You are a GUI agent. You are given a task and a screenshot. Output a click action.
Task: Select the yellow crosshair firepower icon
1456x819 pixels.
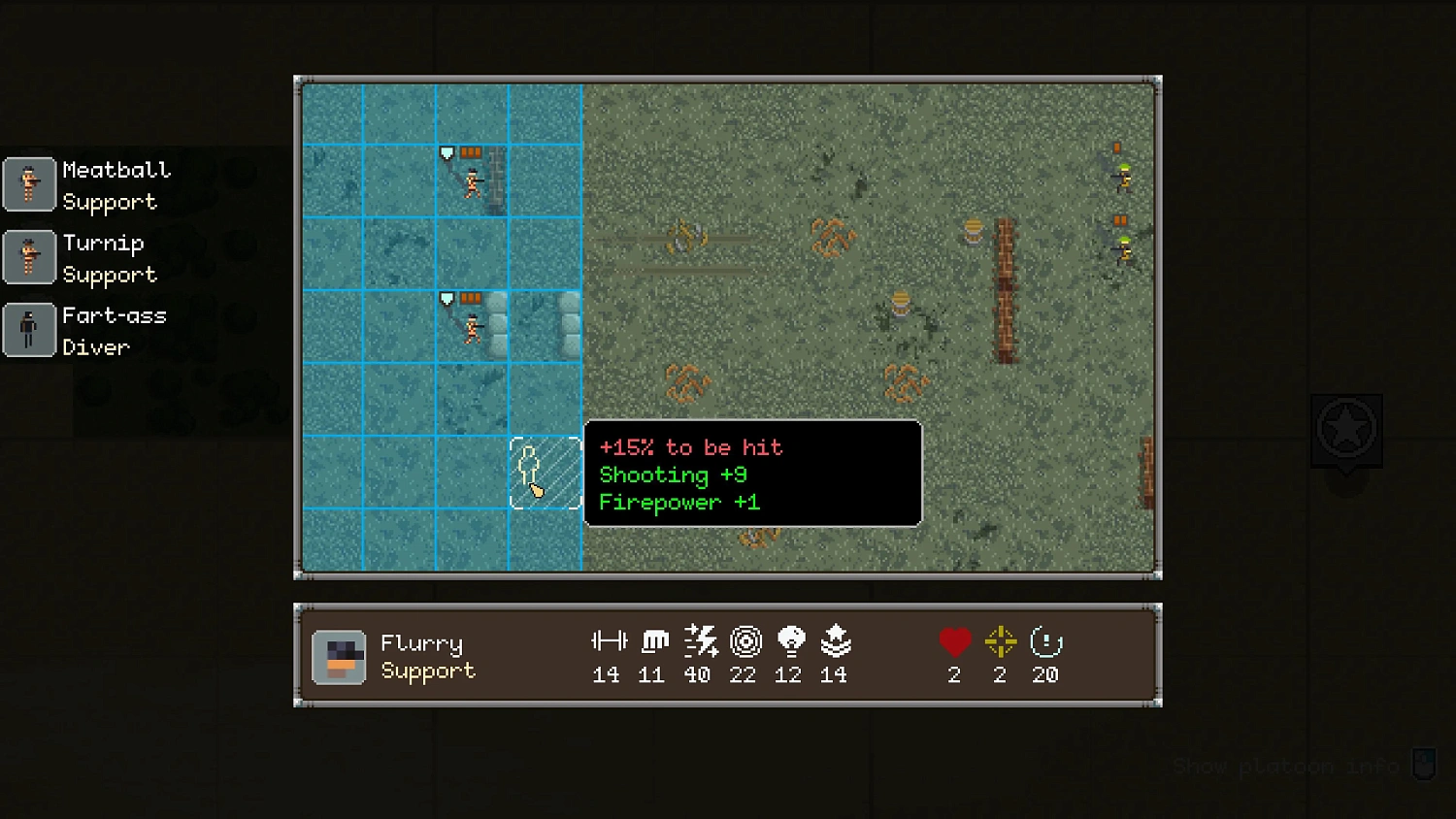999,640
